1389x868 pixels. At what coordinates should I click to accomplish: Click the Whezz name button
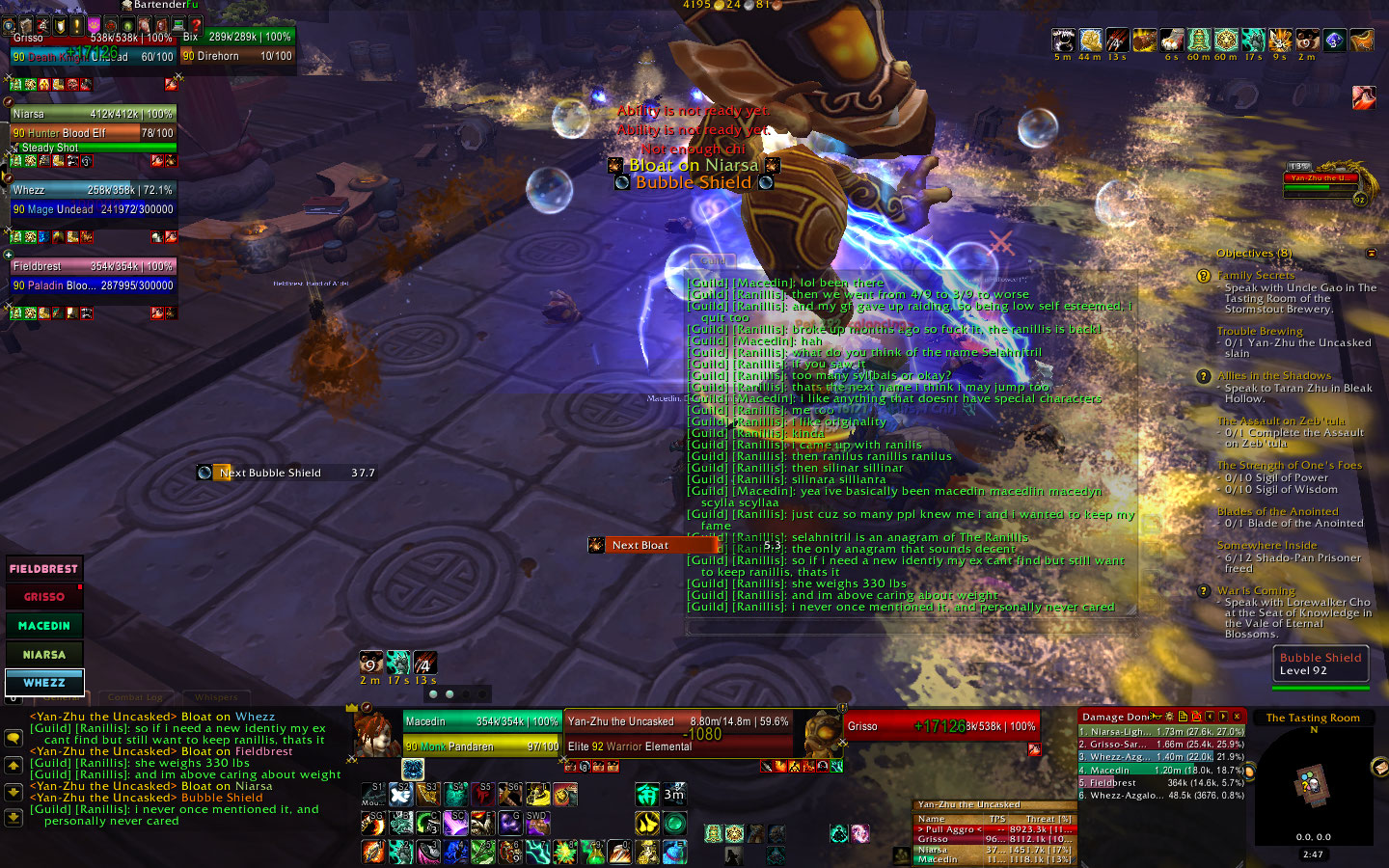tap(44, 682)
